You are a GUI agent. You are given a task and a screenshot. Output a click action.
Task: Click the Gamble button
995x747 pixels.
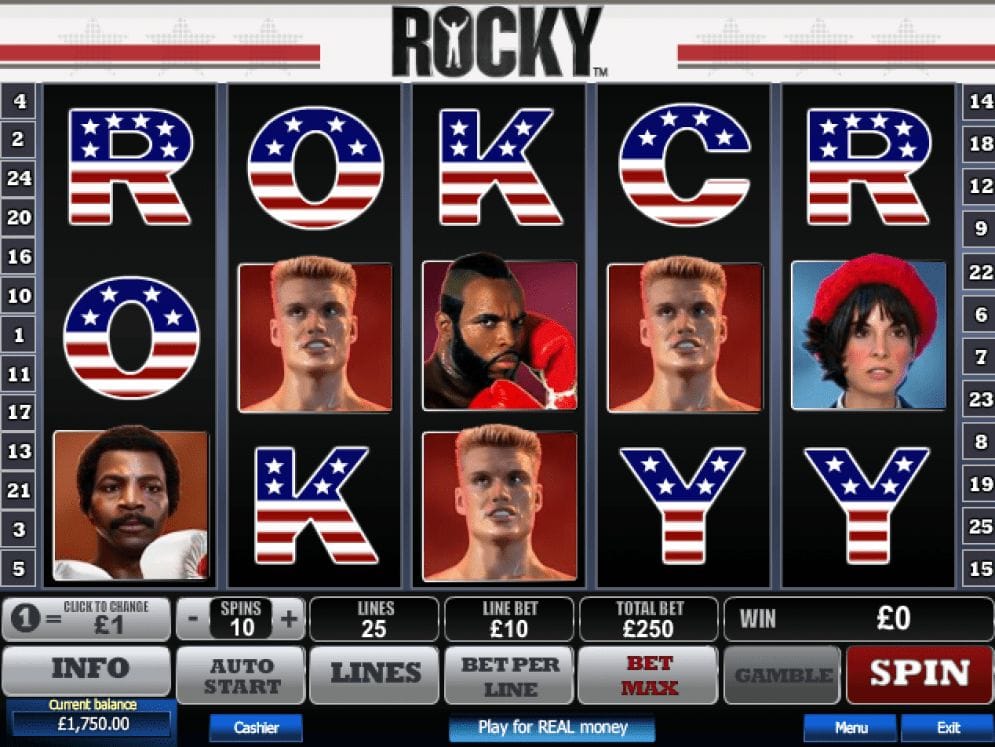[x=784, y=675]
